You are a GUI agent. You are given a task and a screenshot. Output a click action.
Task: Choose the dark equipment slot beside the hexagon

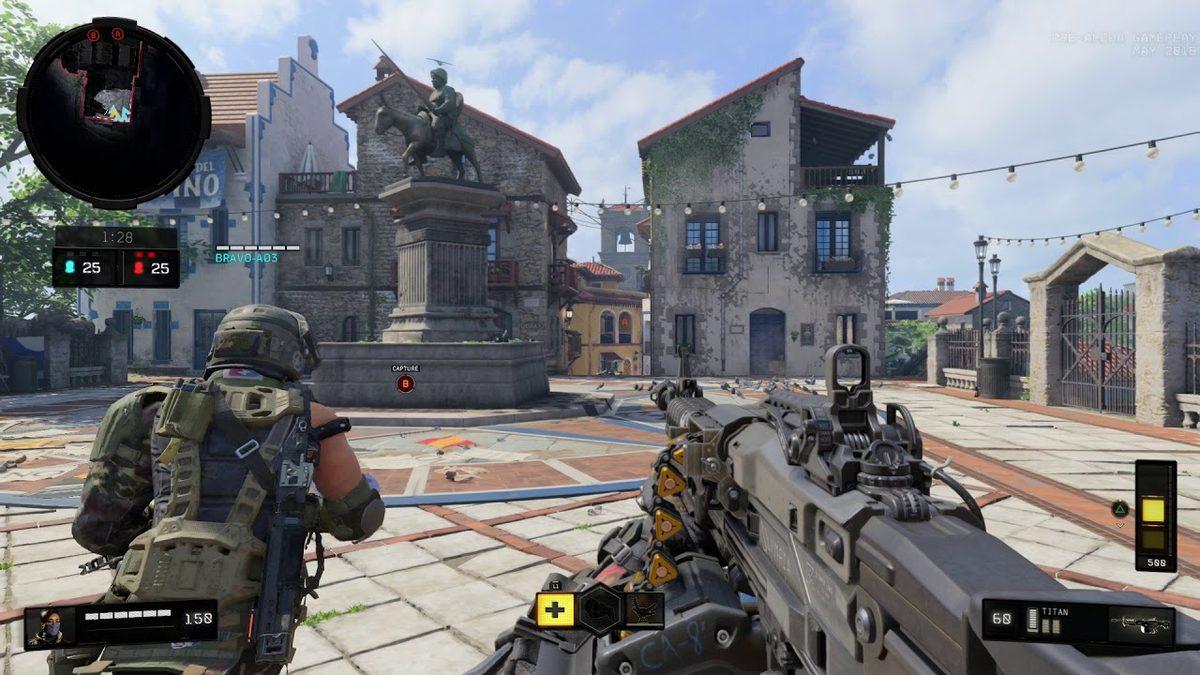click(x=644, y=610)
